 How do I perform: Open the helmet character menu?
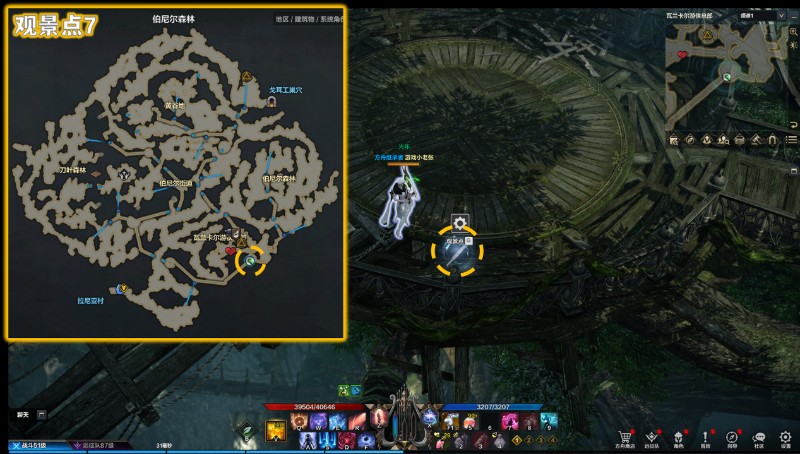tap(679, 437)
